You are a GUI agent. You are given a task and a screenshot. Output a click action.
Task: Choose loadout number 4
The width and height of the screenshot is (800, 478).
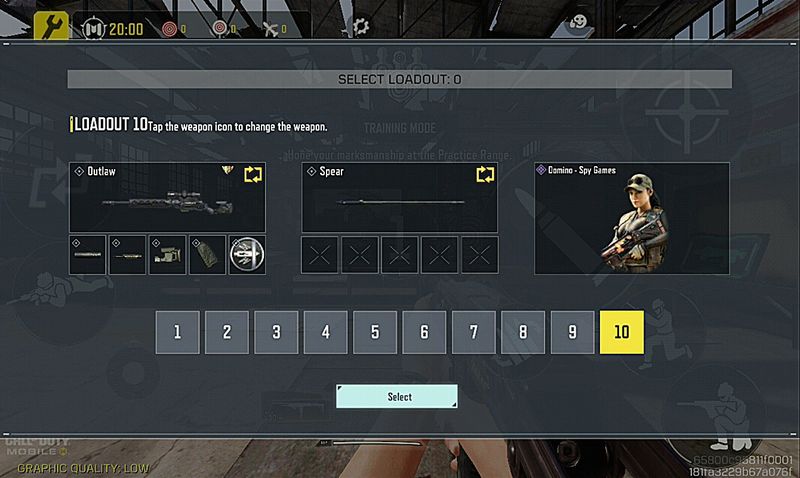click(x=326, y=332)
